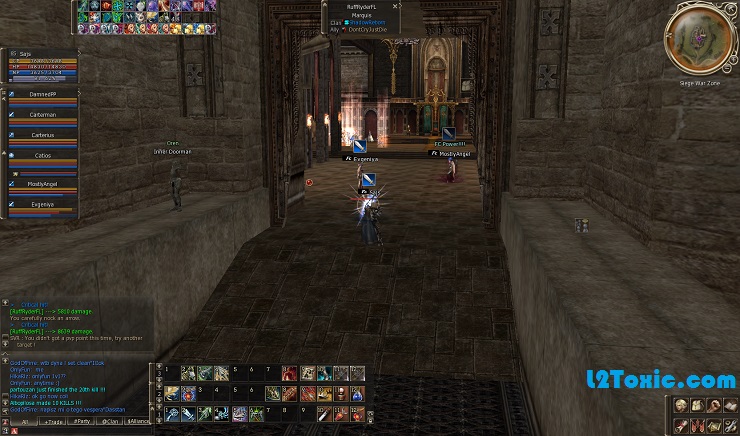Select party member MostlyAngel
The image size is (740, 436).
tap(42, 184)
